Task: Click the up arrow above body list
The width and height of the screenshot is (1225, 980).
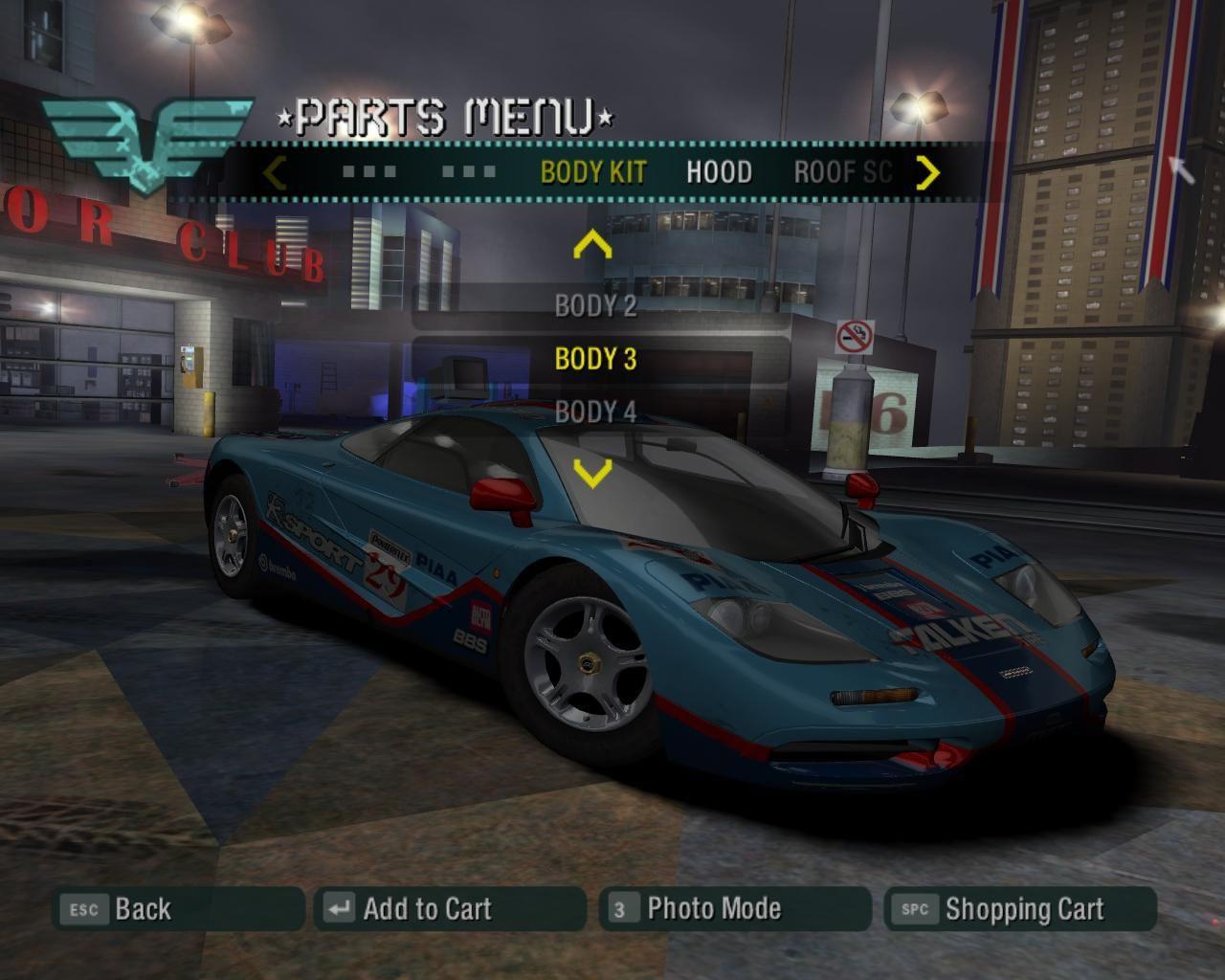Action: (x=592, y=246)
